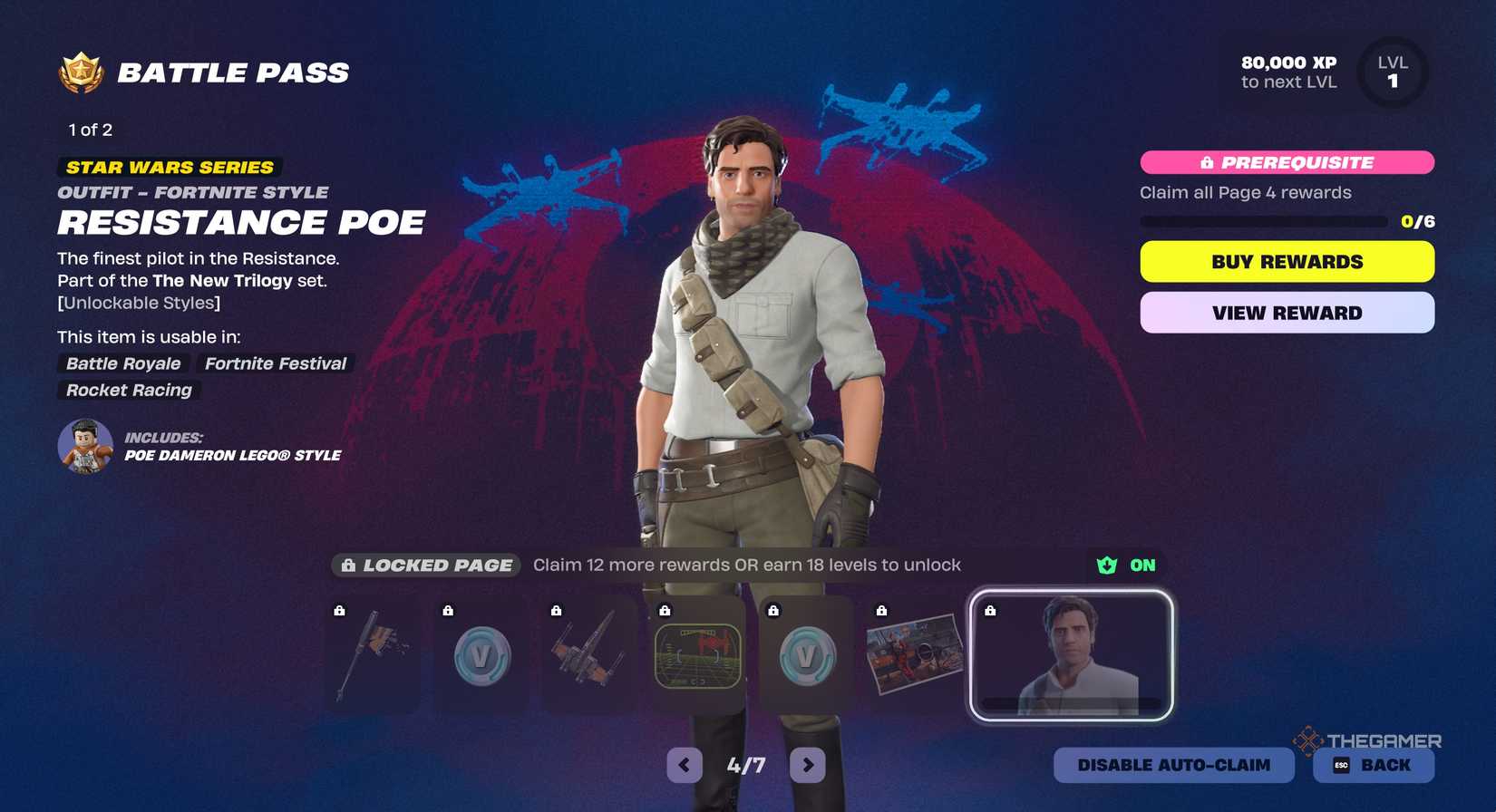Advance to the next rewards page with right arrow
Viewport: 1496px width, 812px height.
coord(806,765)
